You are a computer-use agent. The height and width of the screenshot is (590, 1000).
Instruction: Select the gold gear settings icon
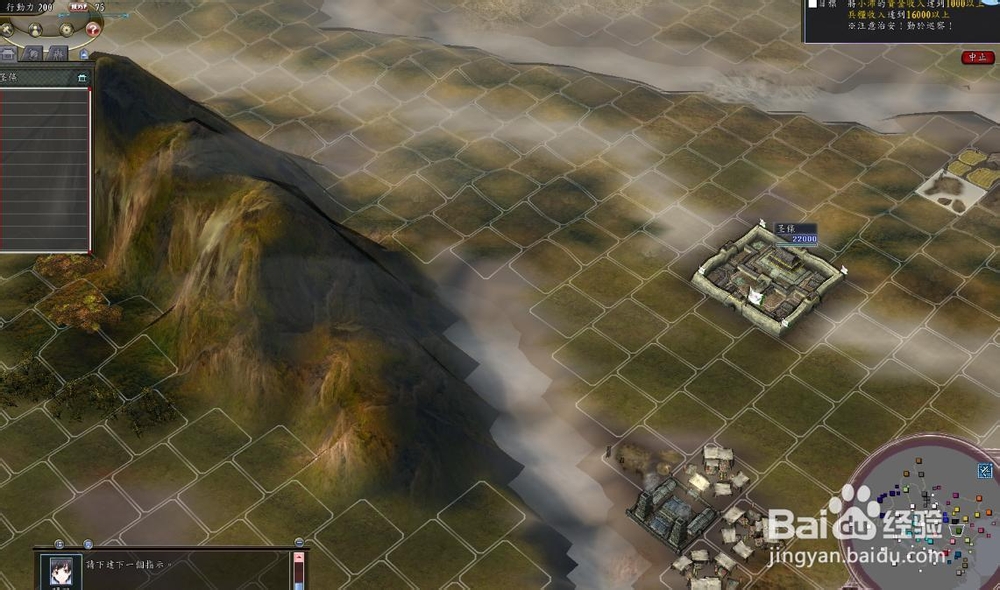65,29
